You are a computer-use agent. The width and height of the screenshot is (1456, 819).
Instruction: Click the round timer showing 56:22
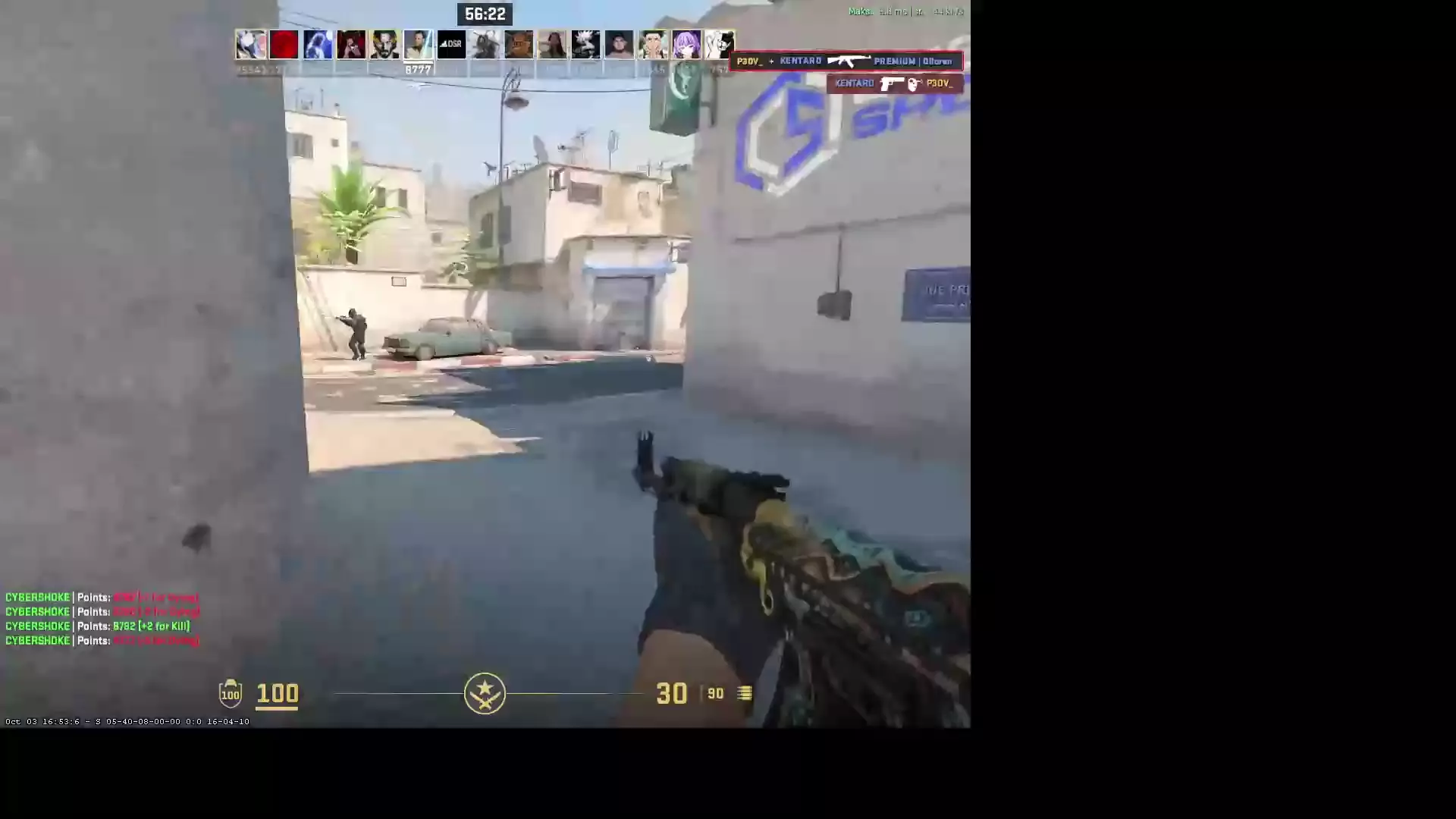485,13
